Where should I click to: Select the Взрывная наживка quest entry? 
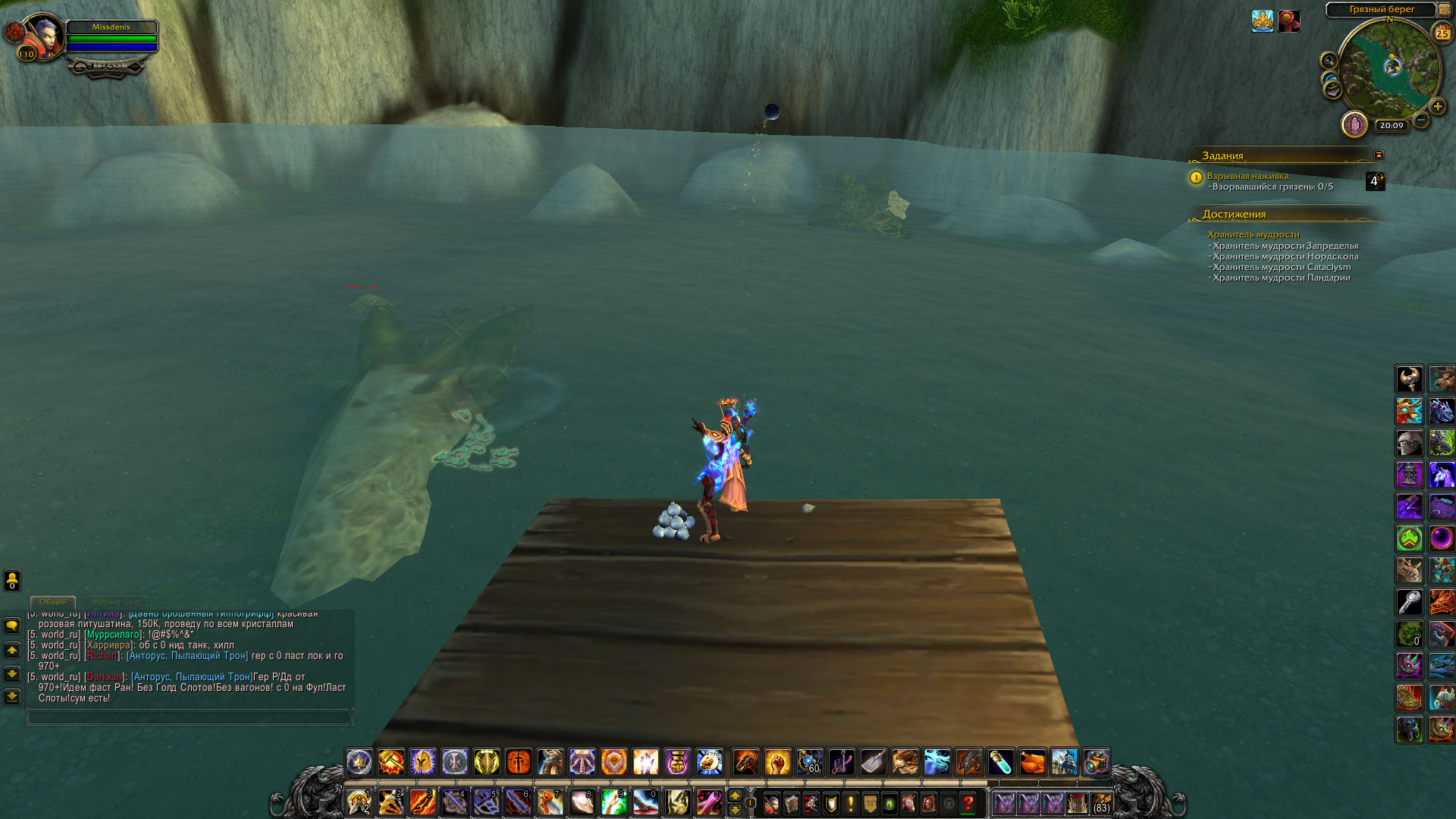1247,176
